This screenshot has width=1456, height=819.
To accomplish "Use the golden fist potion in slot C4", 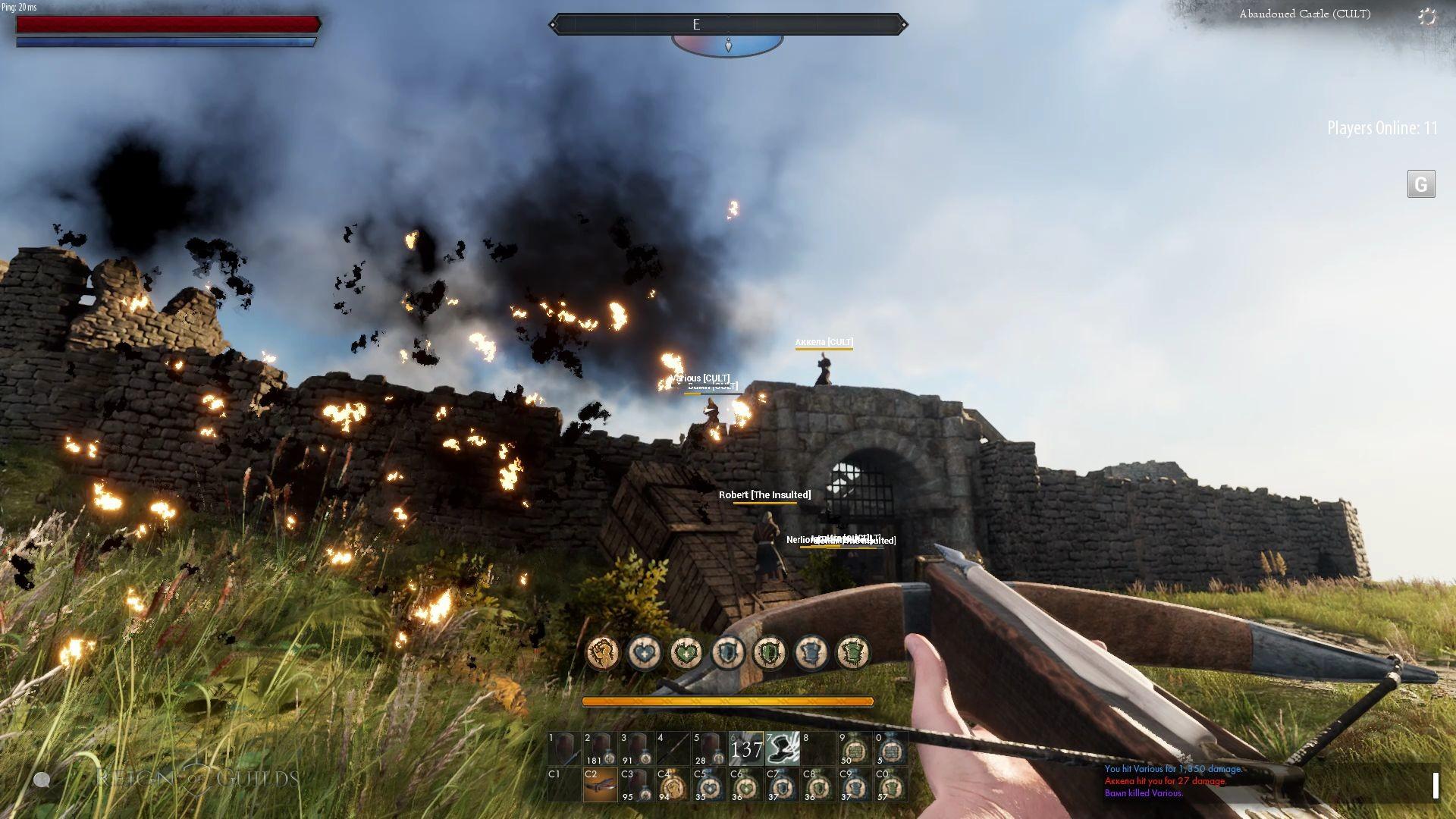I will tap(673, 784).
